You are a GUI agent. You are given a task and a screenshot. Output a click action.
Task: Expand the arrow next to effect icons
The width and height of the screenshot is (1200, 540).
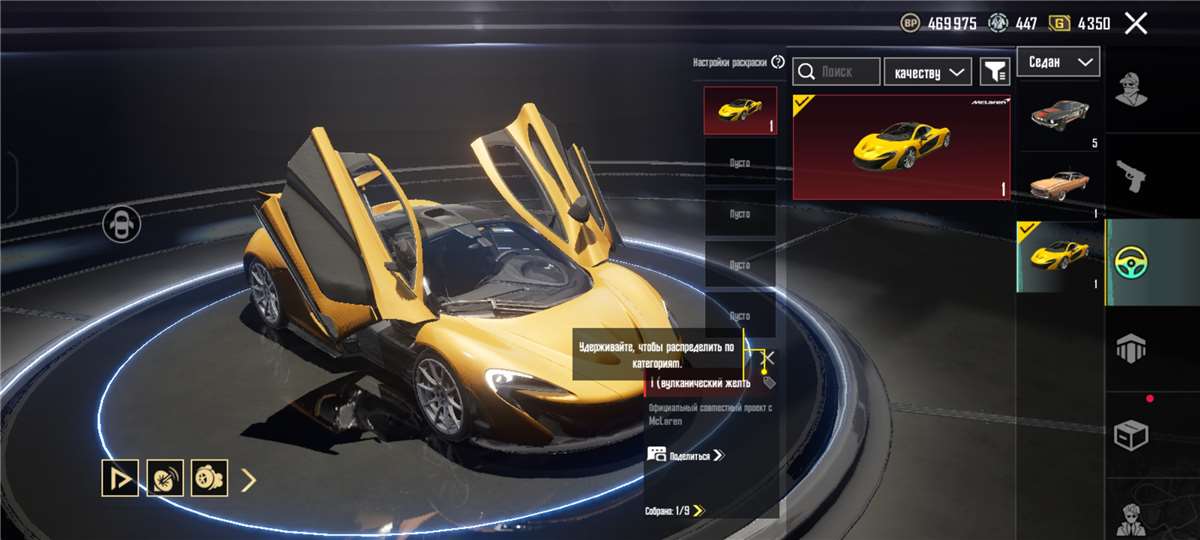pos(250,480)
